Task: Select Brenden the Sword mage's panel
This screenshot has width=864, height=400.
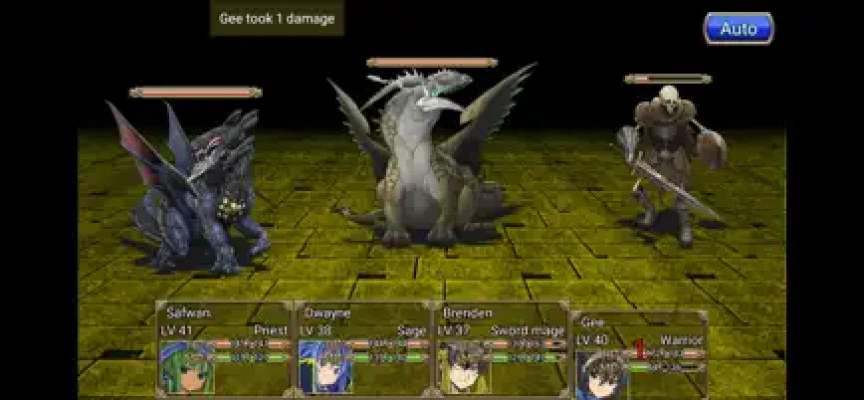Action: pyautogui.click(x=500, y=348)
